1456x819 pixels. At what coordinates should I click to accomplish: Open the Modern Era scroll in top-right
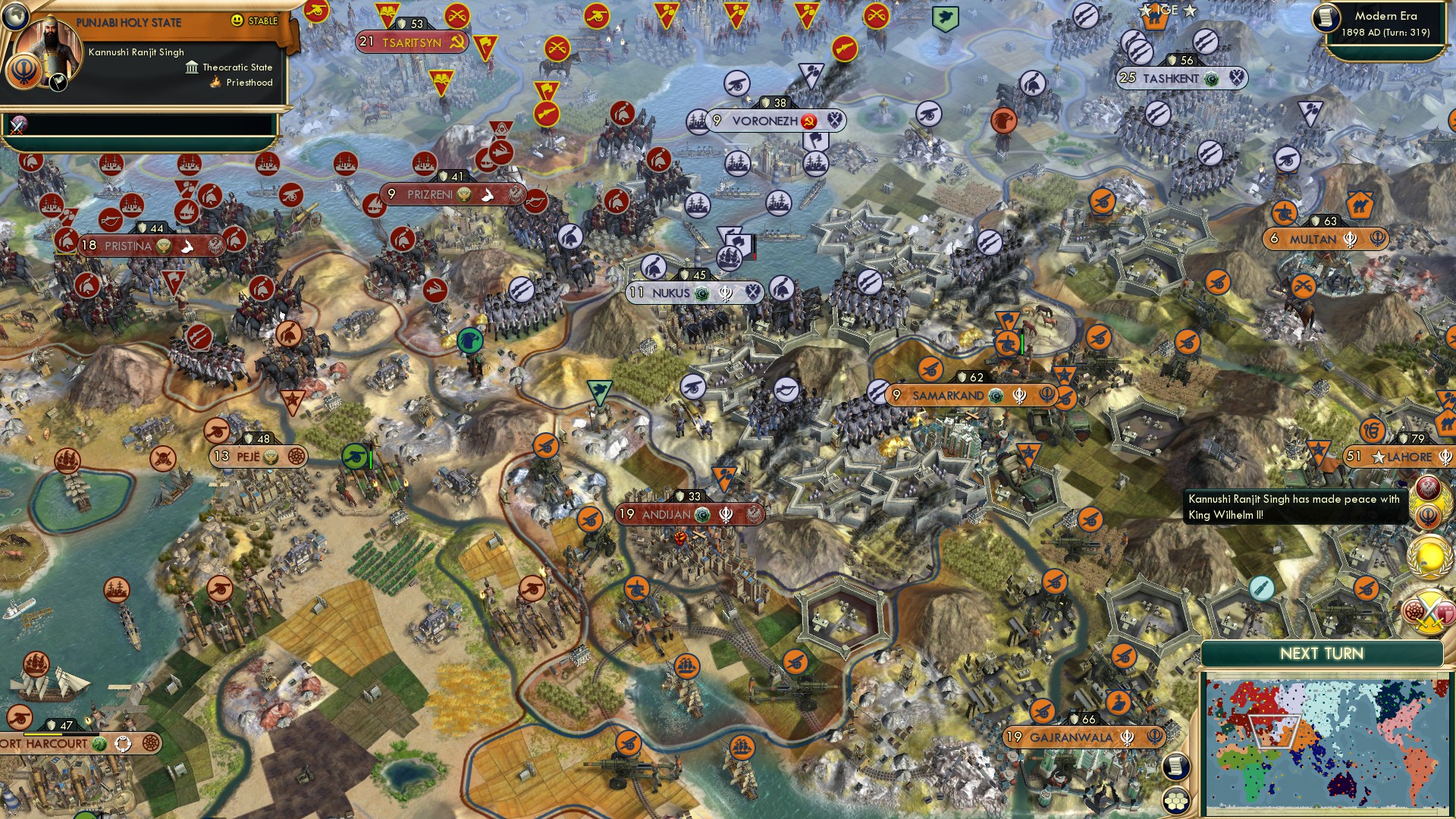coord(1326,19)
